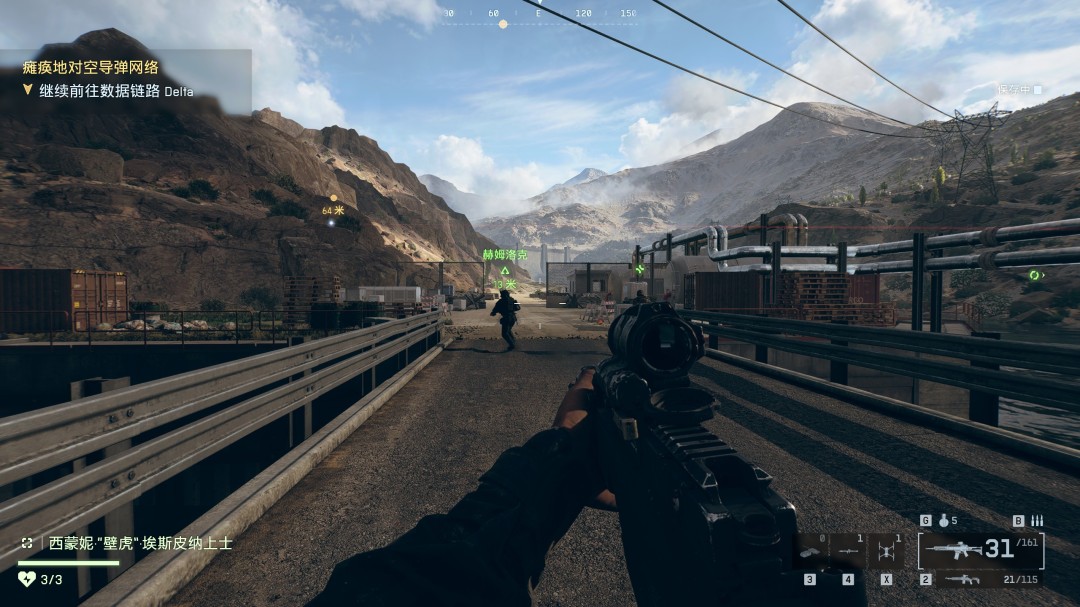Pick the grenade icon above the weapon panel
Screen dimensions: 1080x607
coord(943,520)
